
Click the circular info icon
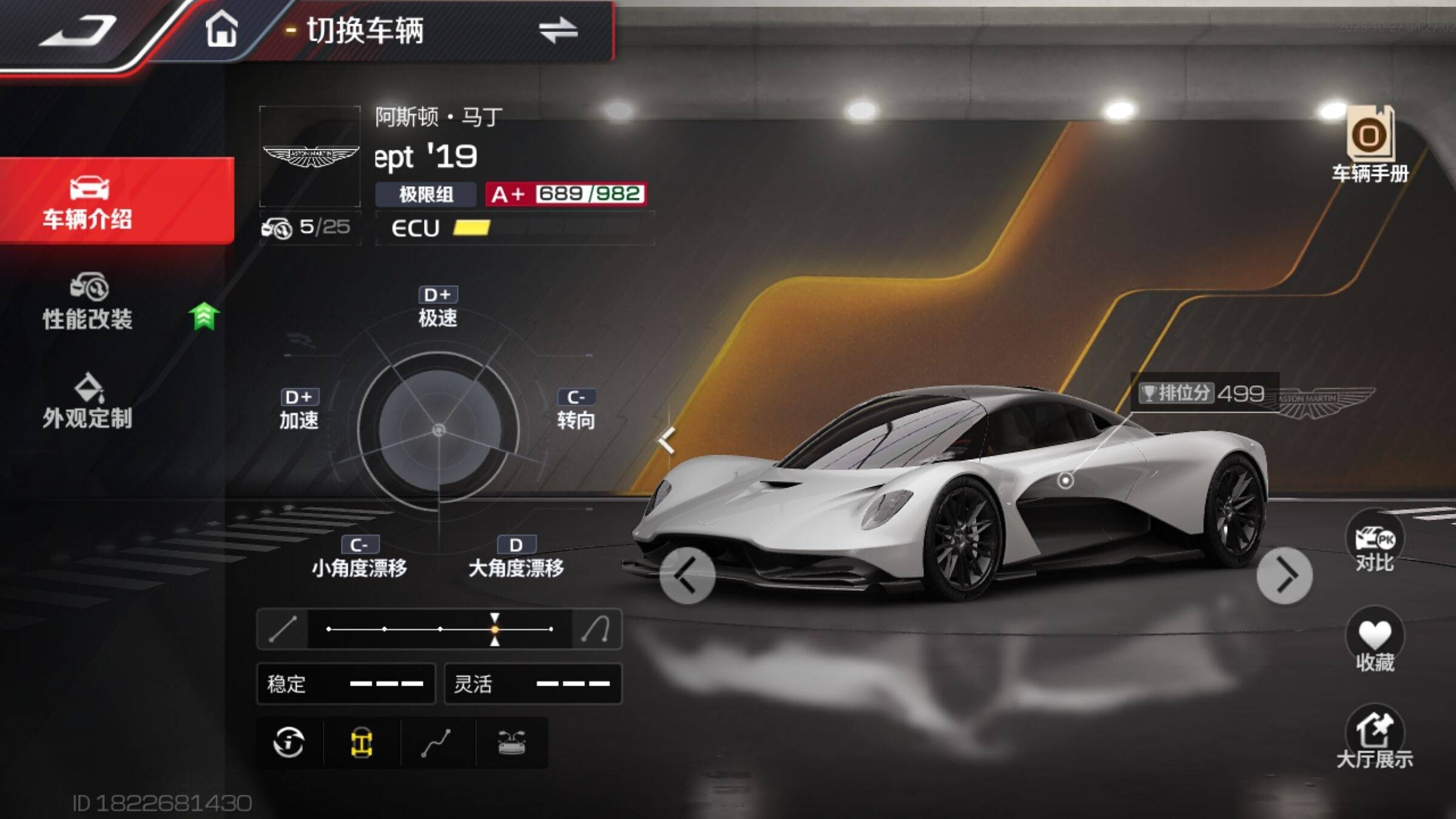click(x=289, y=743)
